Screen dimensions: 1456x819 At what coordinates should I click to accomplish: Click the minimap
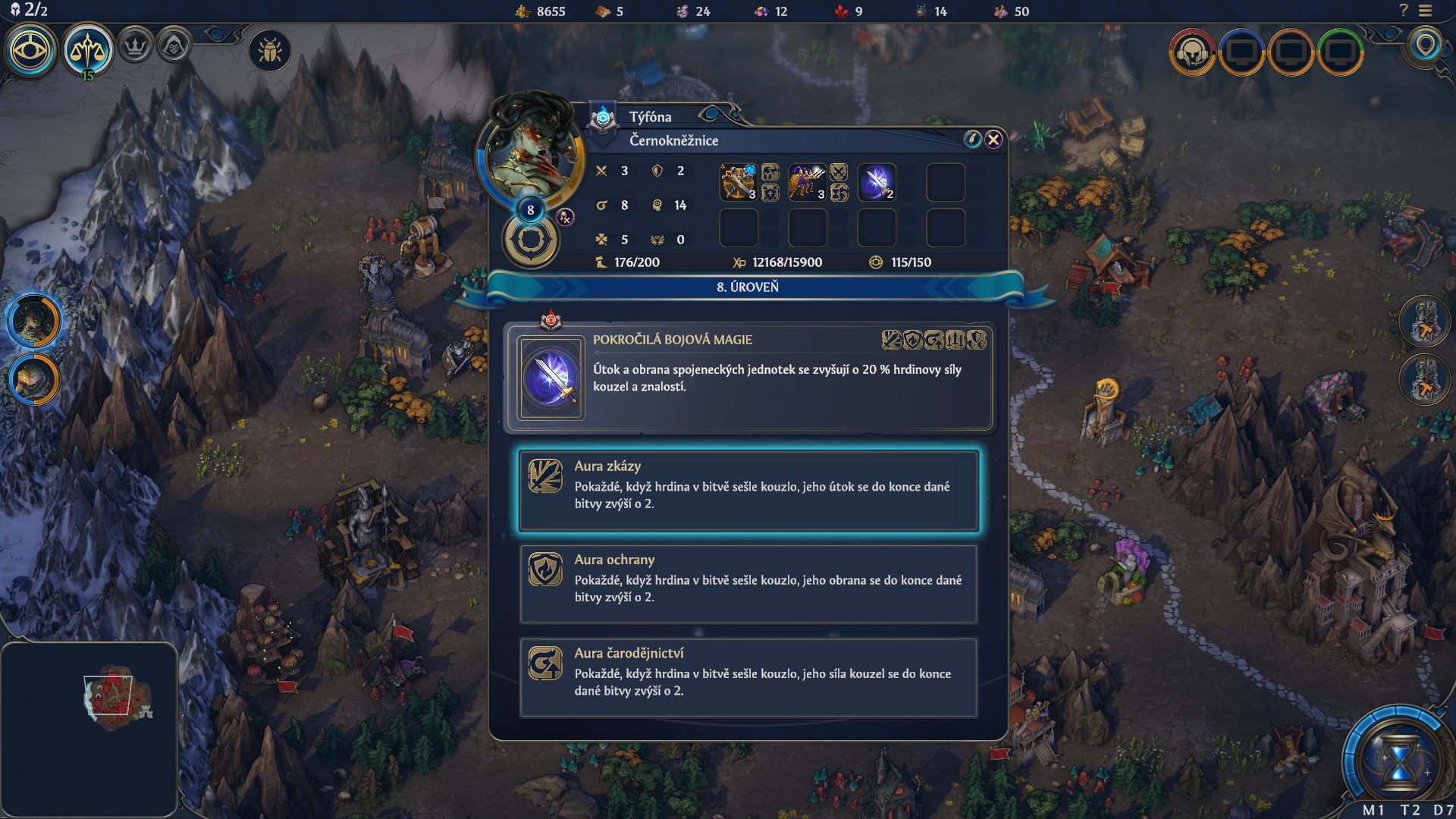(89, 727)
